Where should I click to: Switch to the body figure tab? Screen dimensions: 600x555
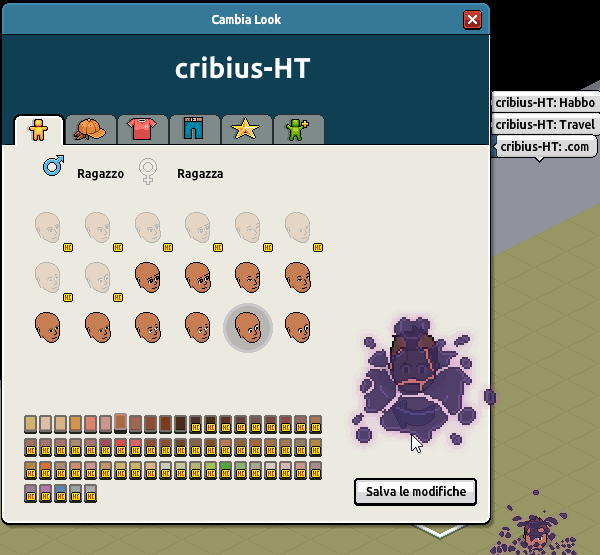coord(38,129)
